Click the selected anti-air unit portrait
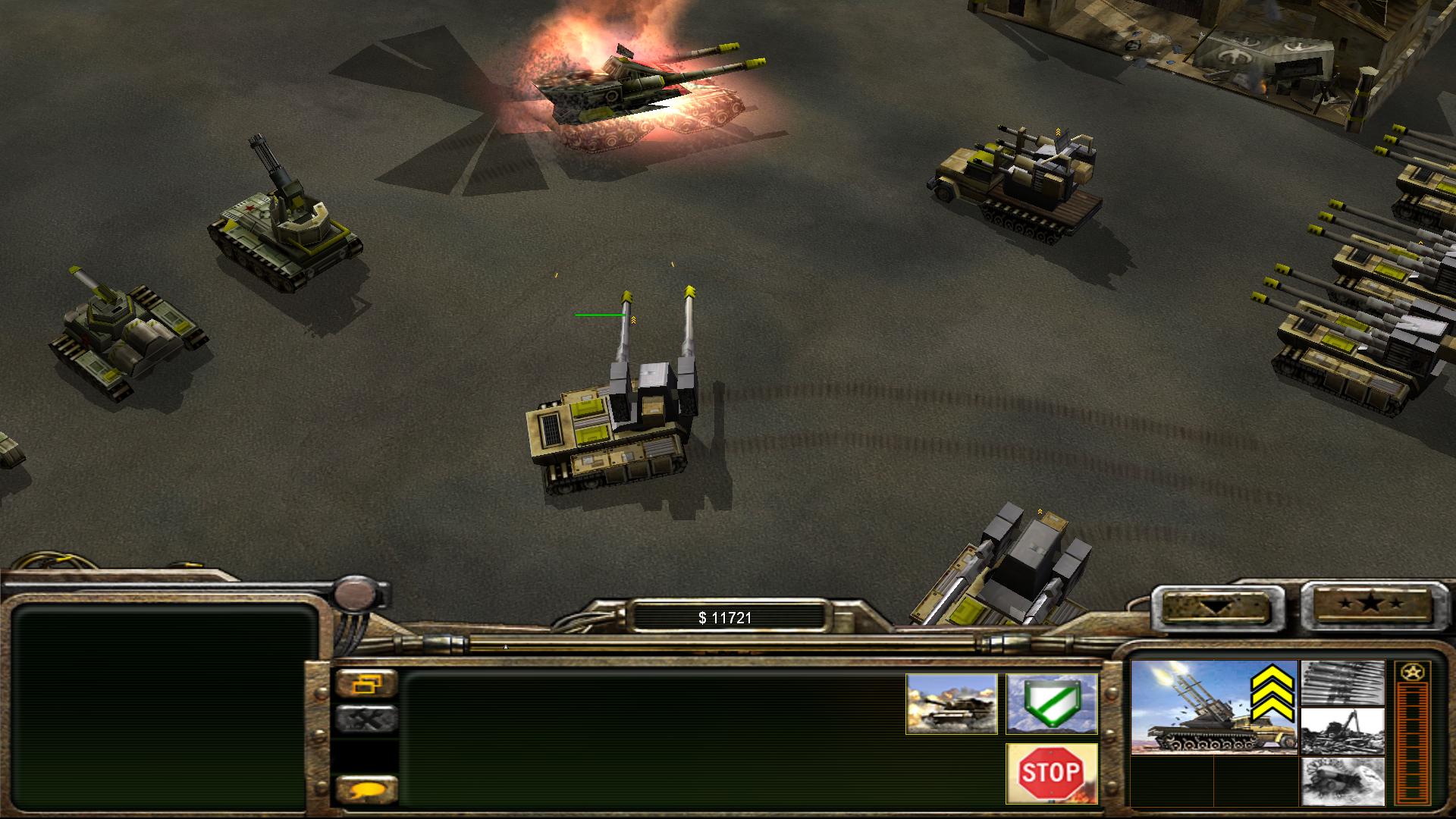Image resolution: width=1456 pixels, height=819 pixels. click(x=1213, y=707)
